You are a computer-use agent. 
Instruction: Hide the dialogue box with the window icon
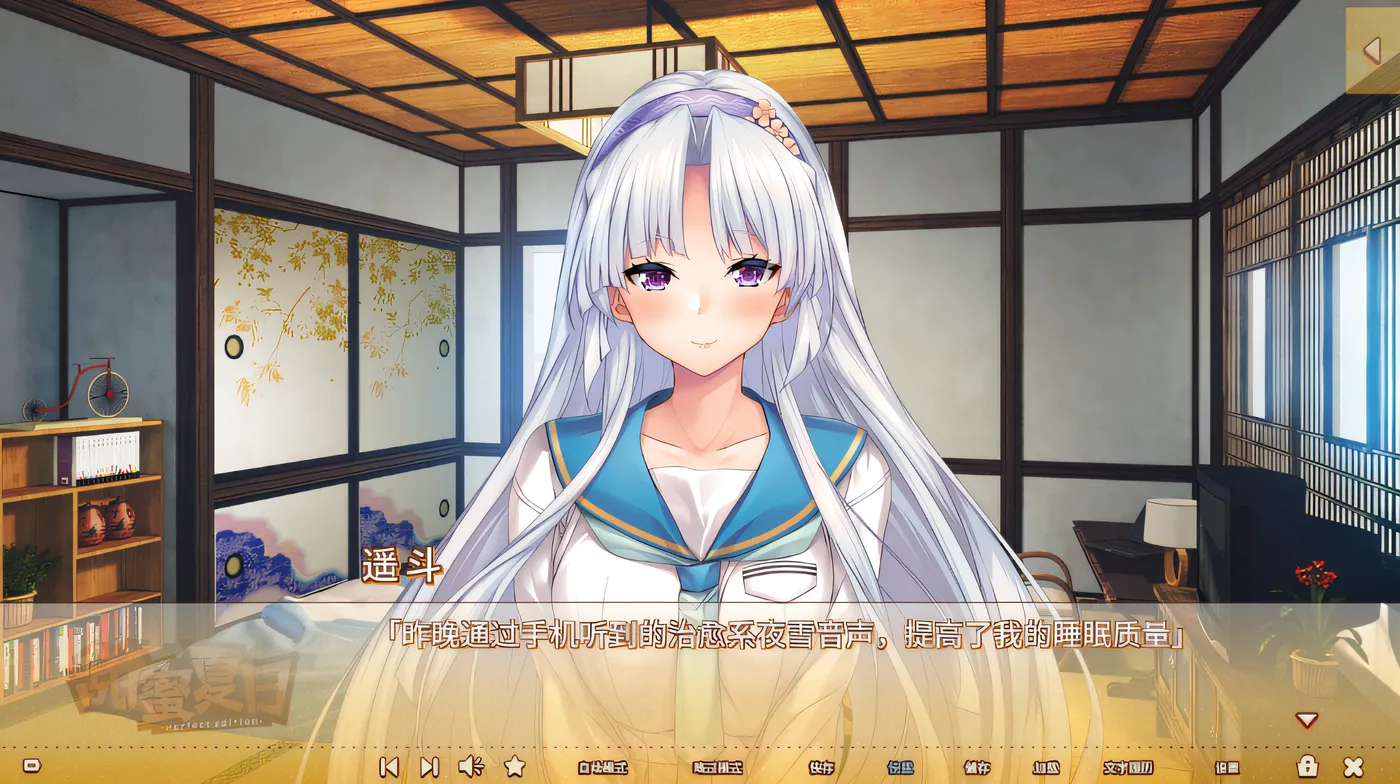click(x=32, y=765)
